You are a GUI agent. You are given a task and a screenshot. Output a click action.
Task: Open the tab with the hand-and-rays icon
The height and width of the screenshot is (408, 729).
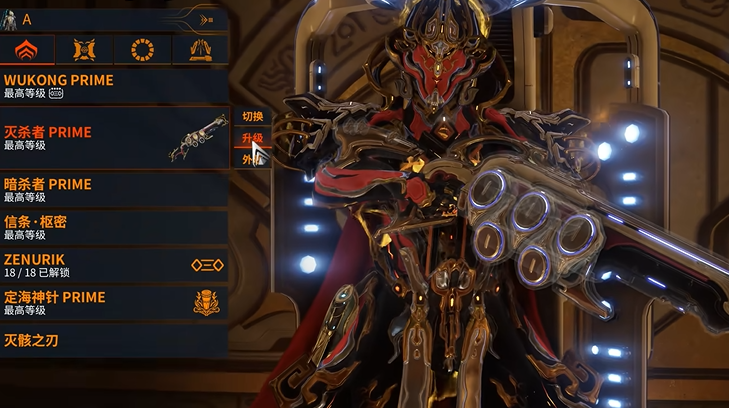point(200,49)
